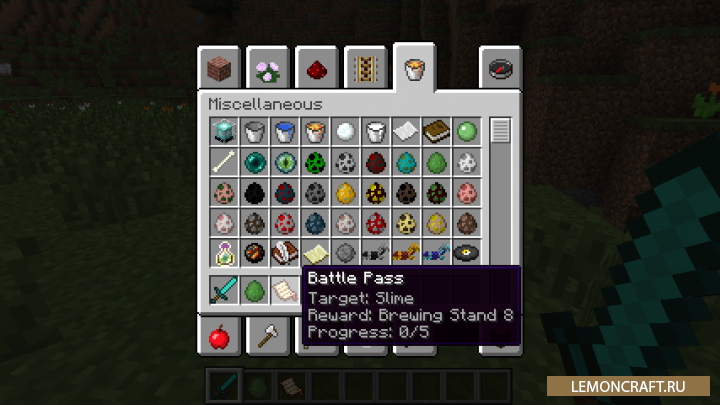The width and height of the screenshot is (720, 405).
Task: Select the diamond sword in the hotbar row
Action: pyautogui.click(x=222, y=291)
